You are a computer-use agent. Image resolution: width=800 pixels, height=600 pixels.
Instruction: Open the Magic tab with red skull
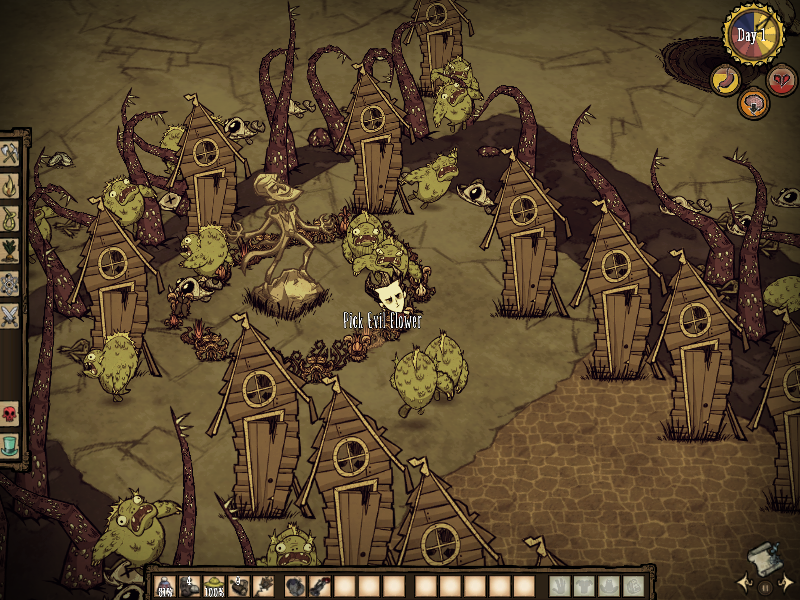tap(11, 413)
